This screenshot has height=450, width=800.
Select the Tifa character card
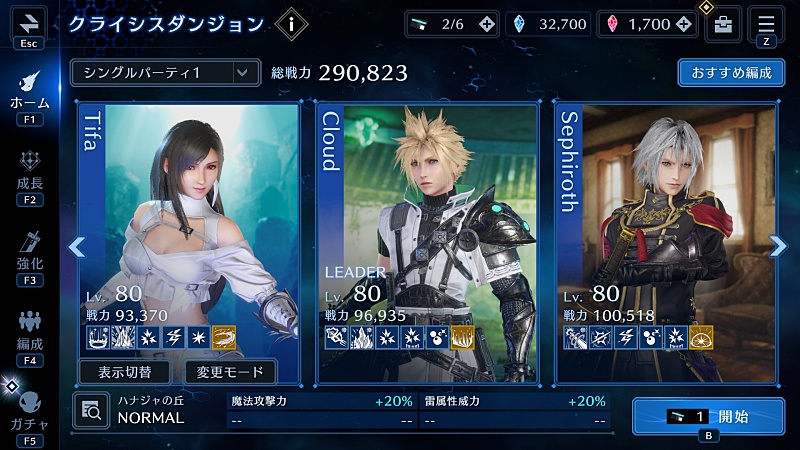[x=190, y=230]
